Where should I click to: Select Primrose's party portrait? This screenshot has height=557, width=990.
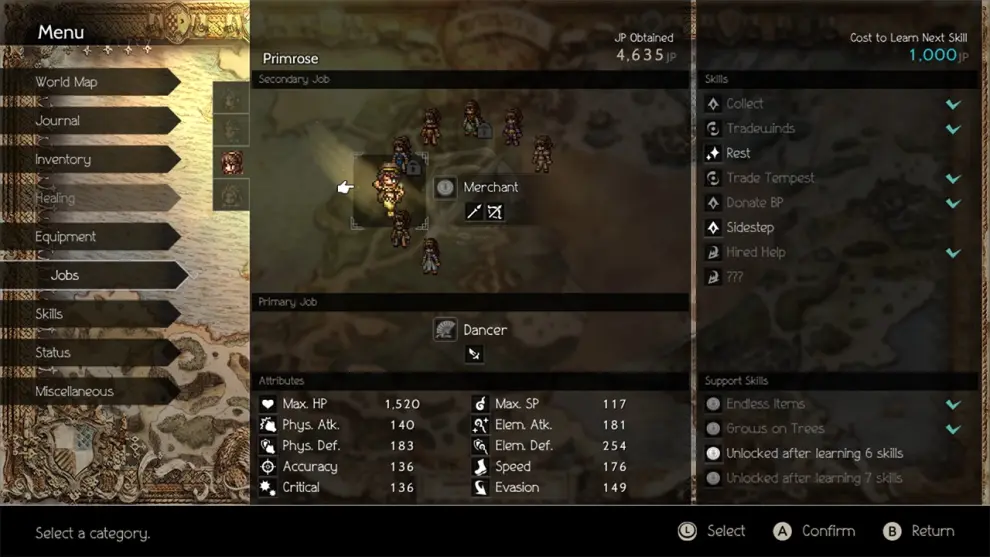(x=232, y=162)
